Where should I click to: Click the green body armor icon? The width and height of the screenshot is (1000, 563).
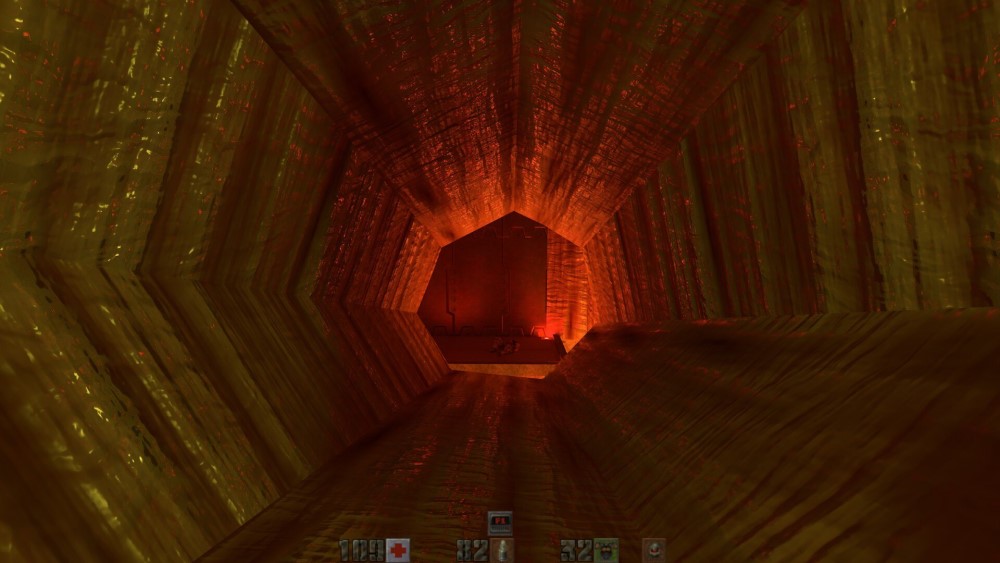pyautogui.click(x=606, y=550)
